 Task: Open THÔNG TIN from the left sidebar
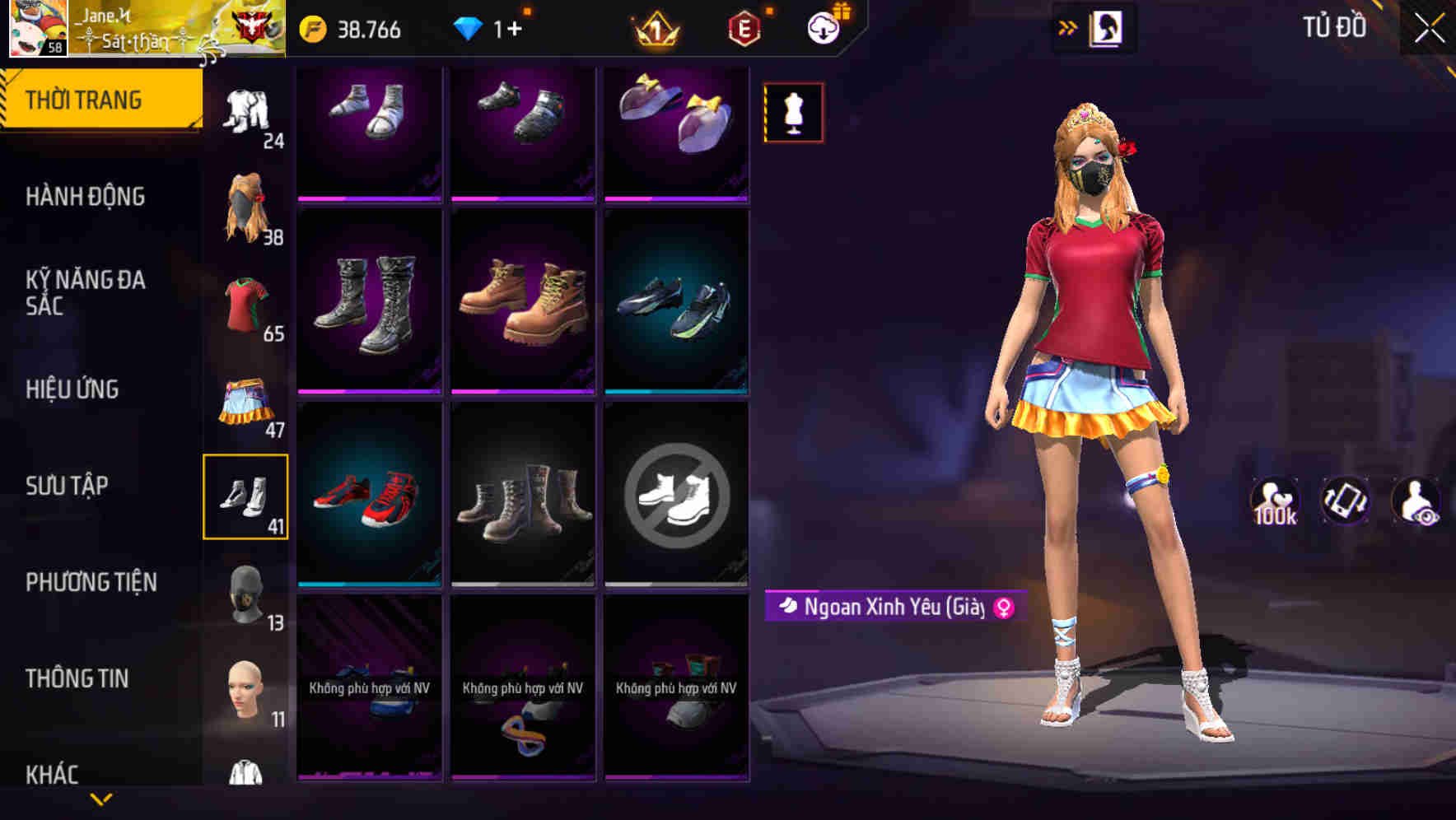[78, 677]
